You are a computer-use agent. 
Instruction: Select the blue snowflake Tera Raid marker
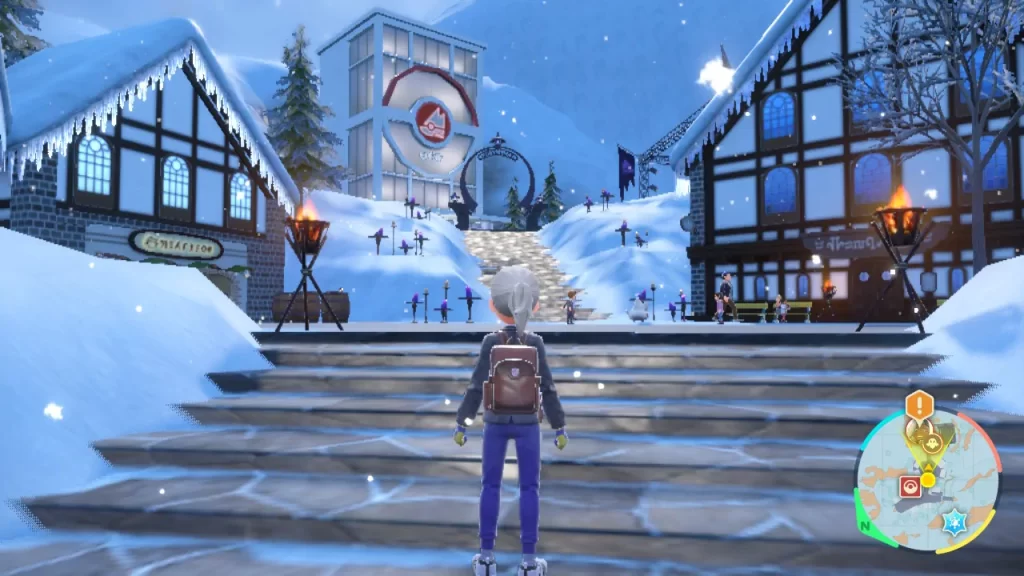tap(952, 522)
